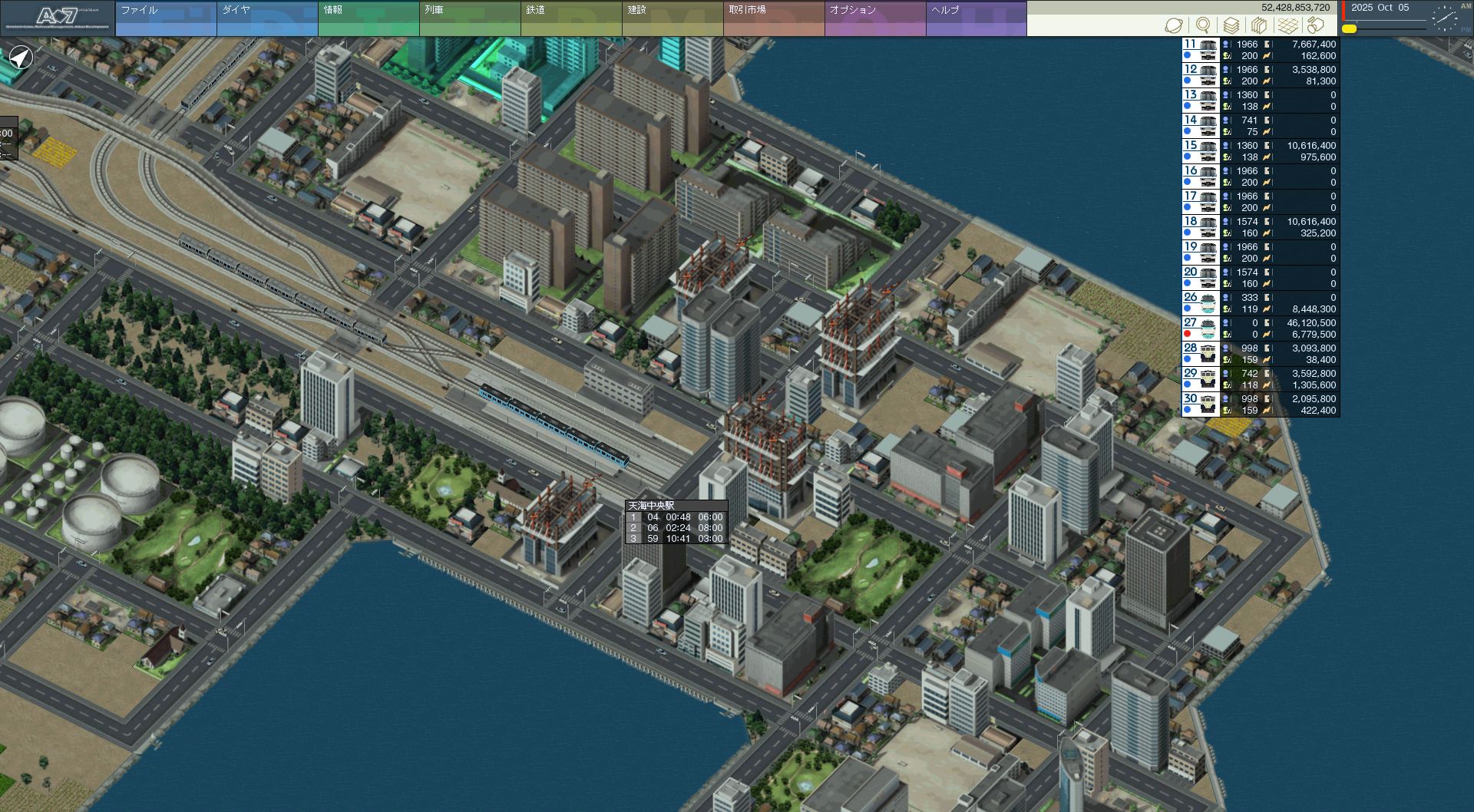Open the 情報 (Information) menu
The height and width of the screenshot is (812, 1474).
click(x=368, y=18)
